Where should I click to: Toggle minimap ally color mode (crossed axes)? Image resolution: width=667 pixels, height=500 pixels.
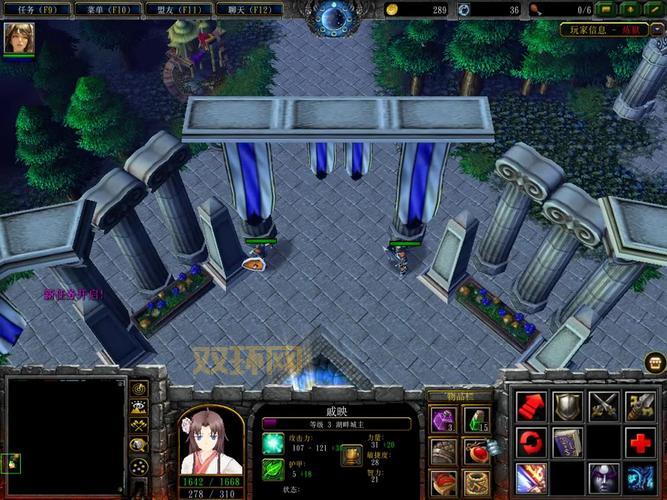[x=140, y=425]
